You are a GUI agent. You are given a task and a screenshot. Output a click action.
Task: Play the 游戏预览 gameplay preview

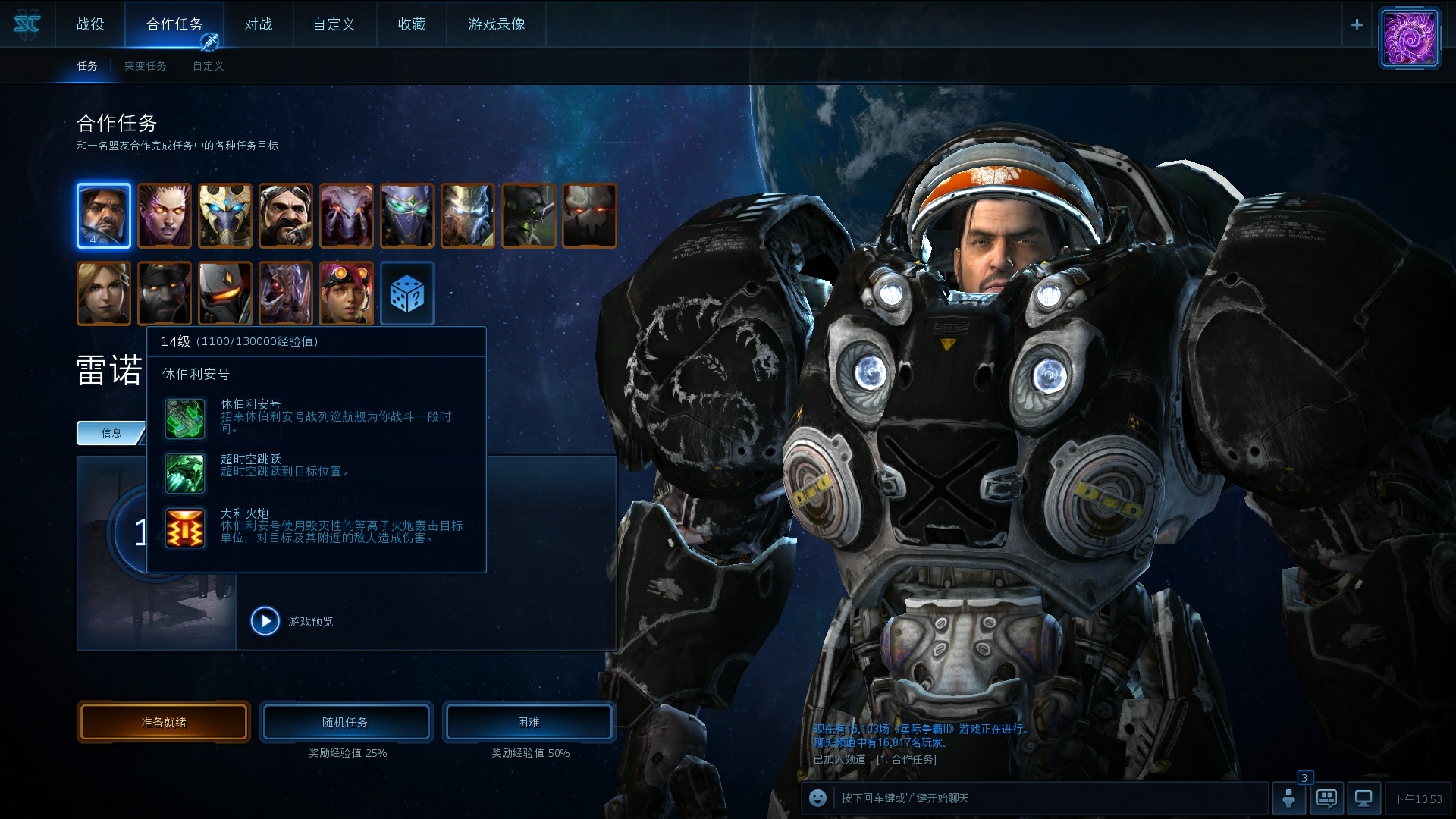point(265,621)
